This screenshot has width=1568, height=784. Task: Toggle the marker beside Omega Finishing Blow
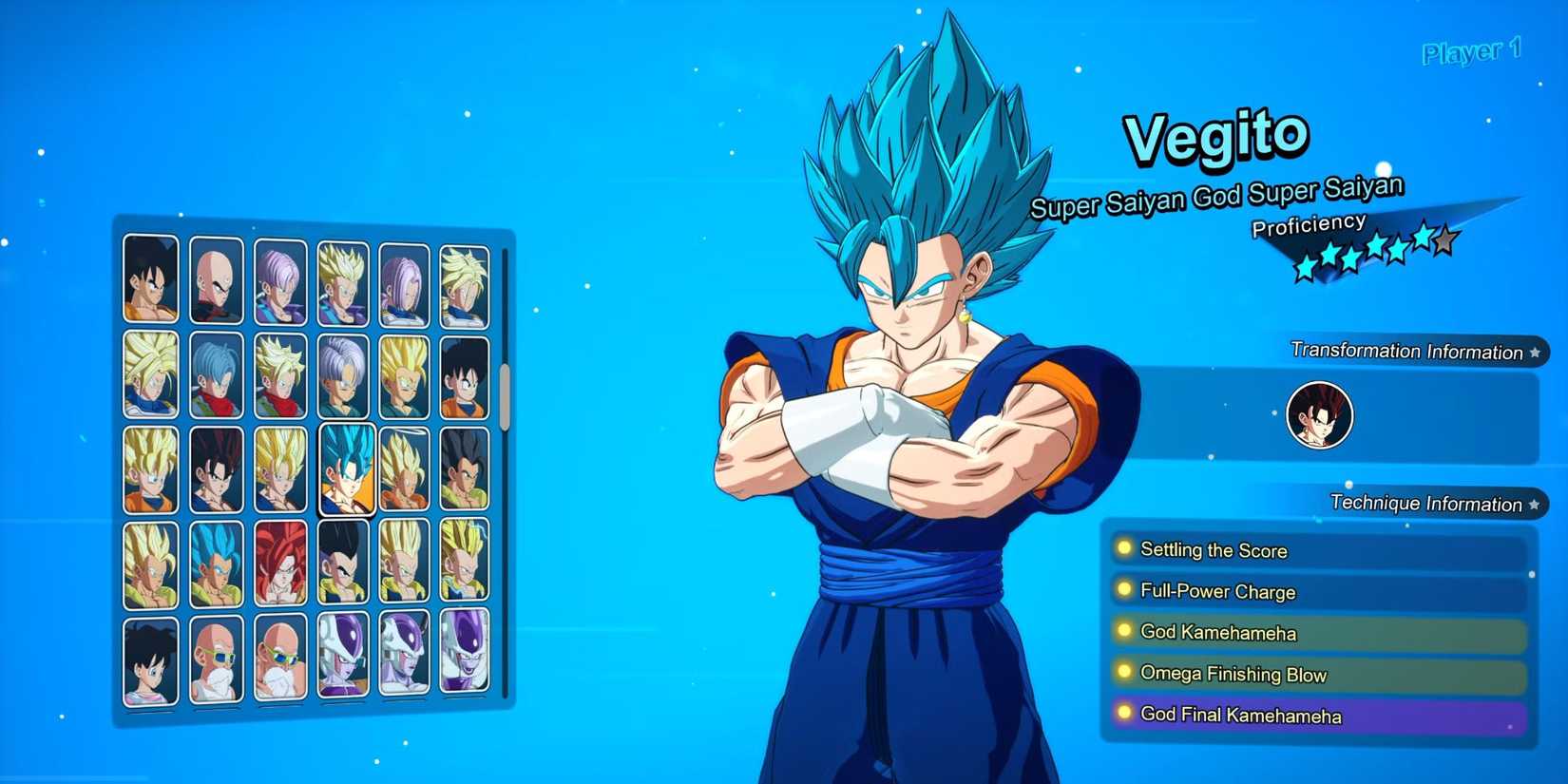coord(1125,675)
